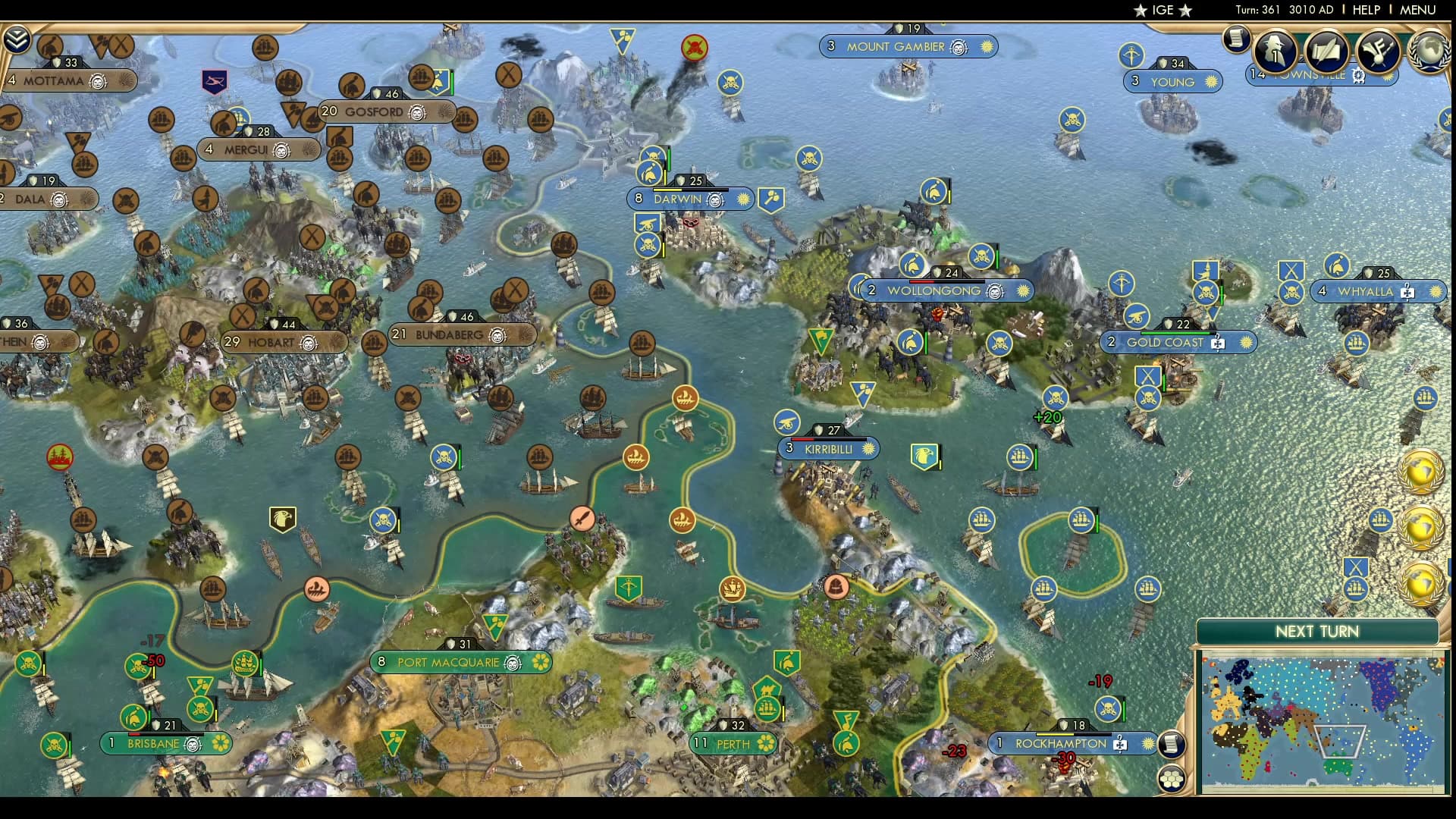The height and width of the screenshot is (819, 1456).
Task: Open the small scroll list beside the spy icon
Action: click(x=1236, y=38)
